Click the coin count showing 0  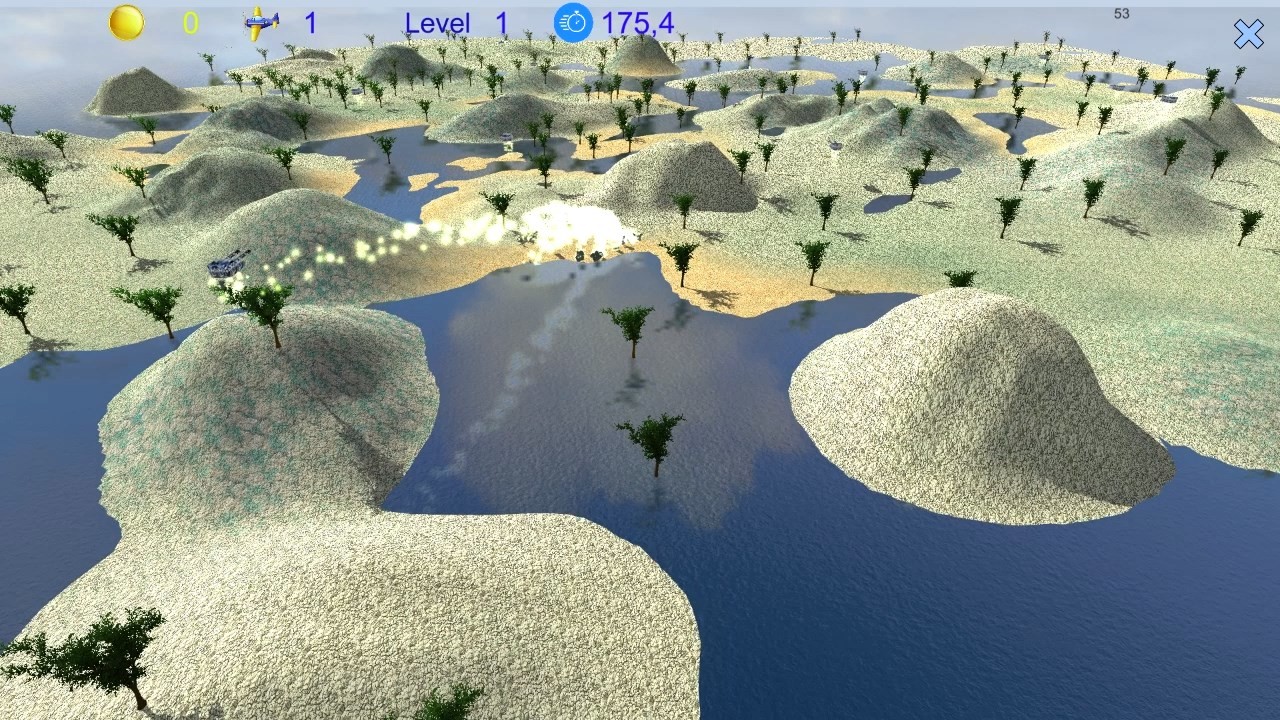[190, 22]
